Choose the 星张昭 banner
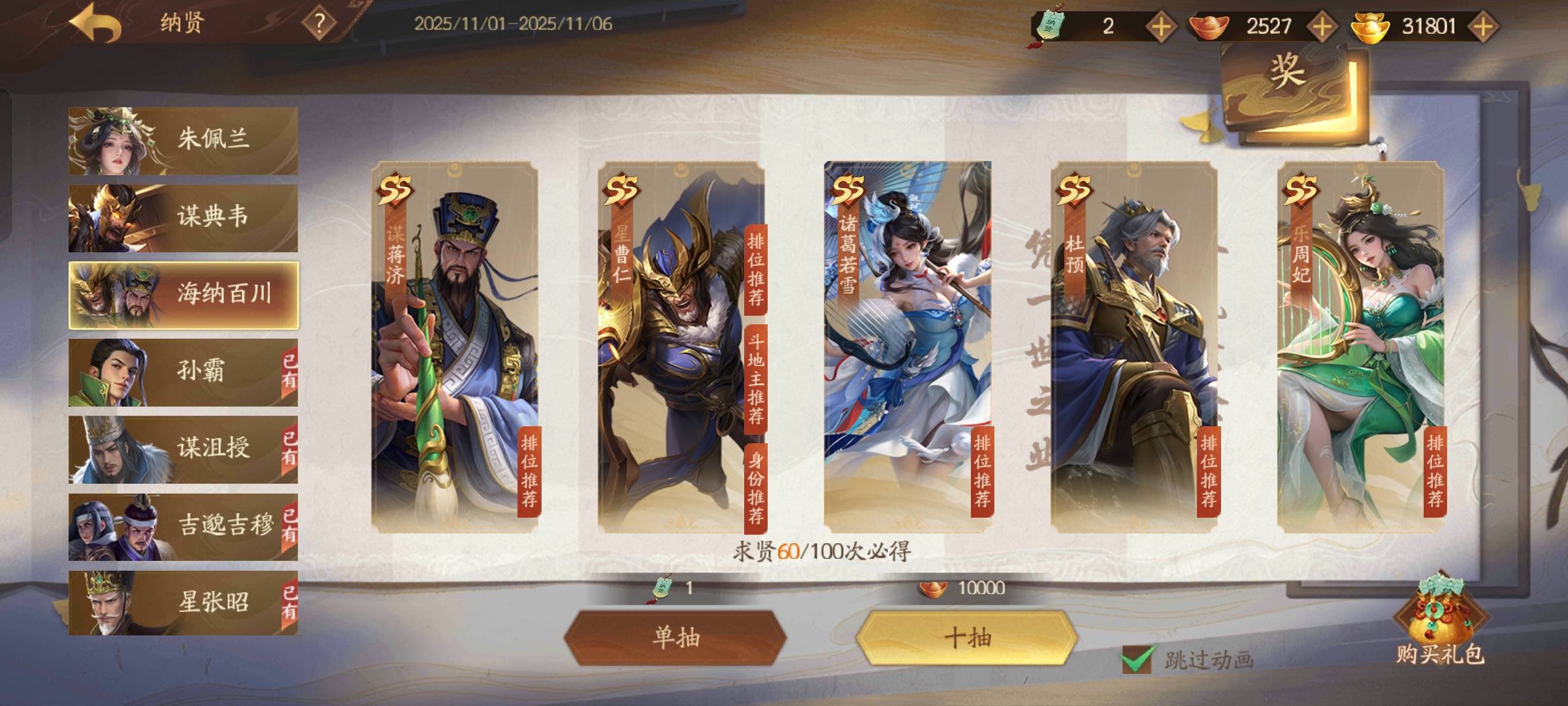 coord(183,603)
